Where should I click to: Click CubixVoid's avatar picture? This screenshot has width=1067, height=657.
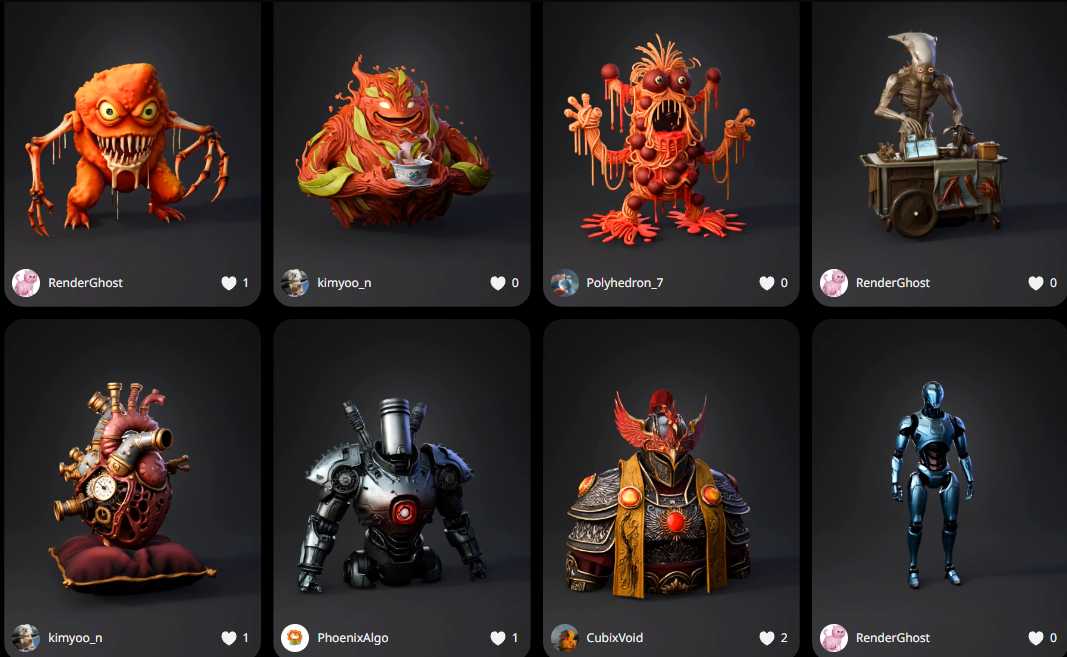point(565,638)
